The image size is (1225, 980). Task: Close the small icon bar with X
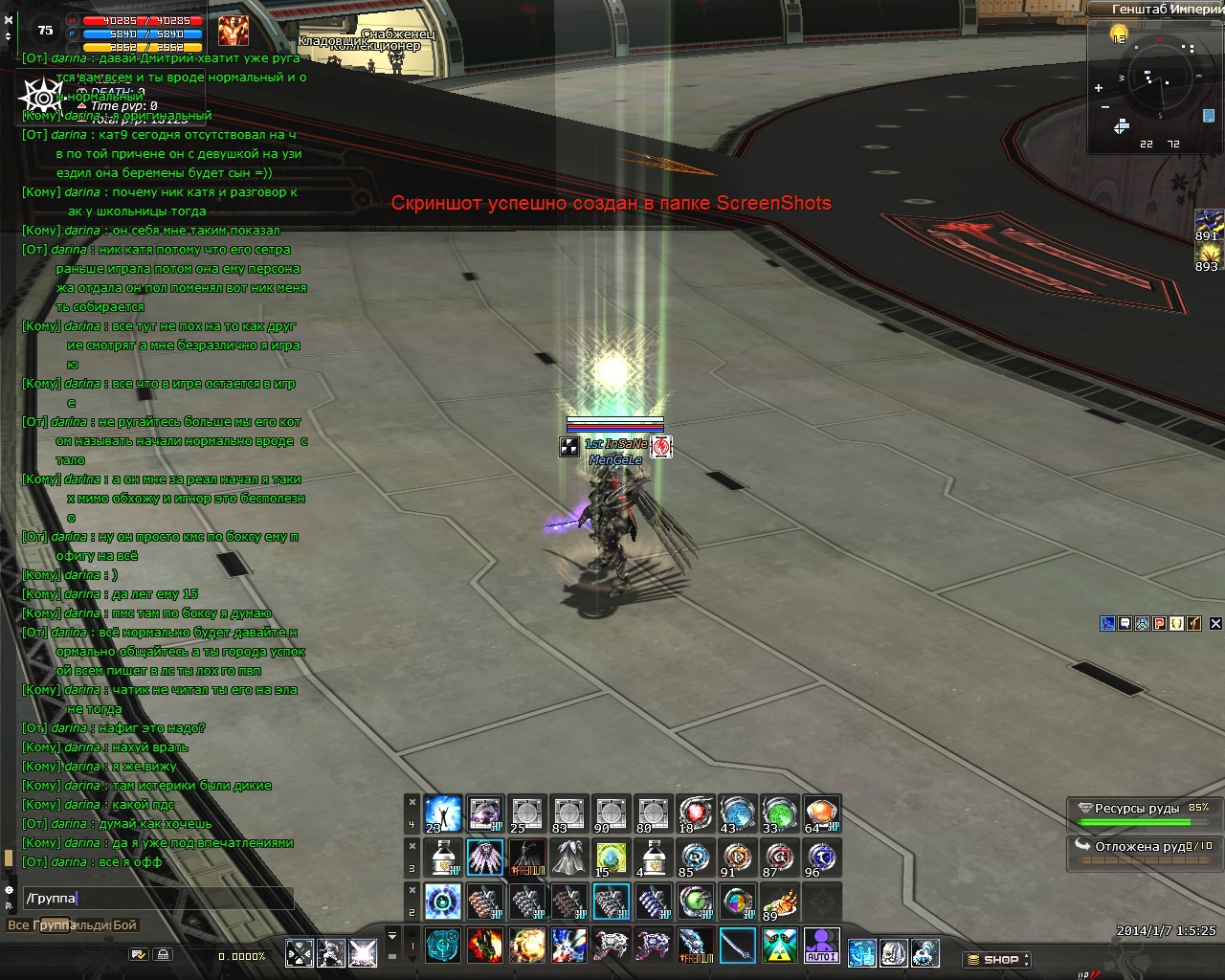click(x=1215, y=623)
